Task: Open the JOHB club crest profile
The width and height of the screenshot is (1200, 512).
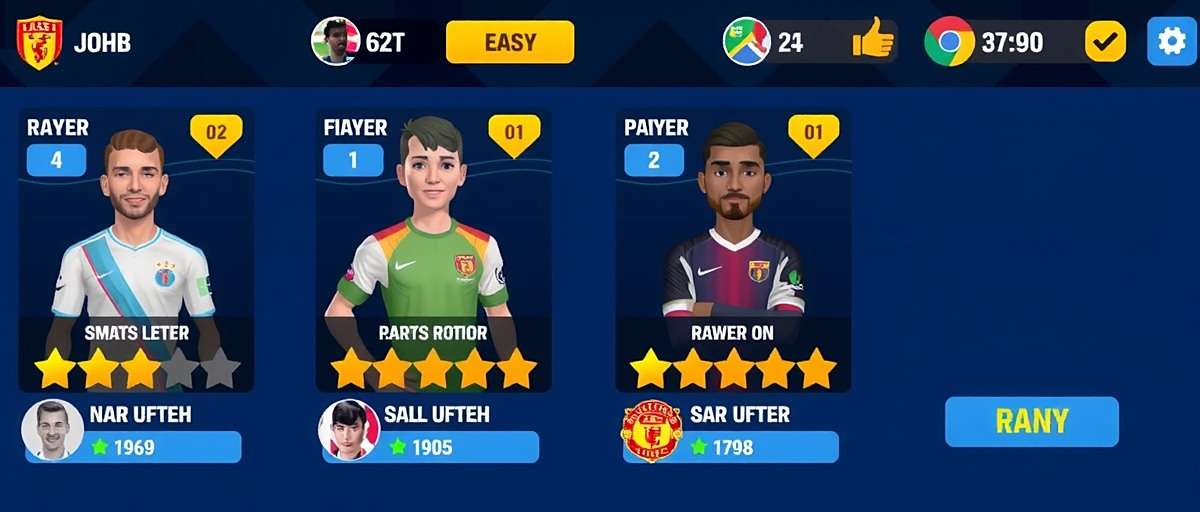Action: coord(39,43)
